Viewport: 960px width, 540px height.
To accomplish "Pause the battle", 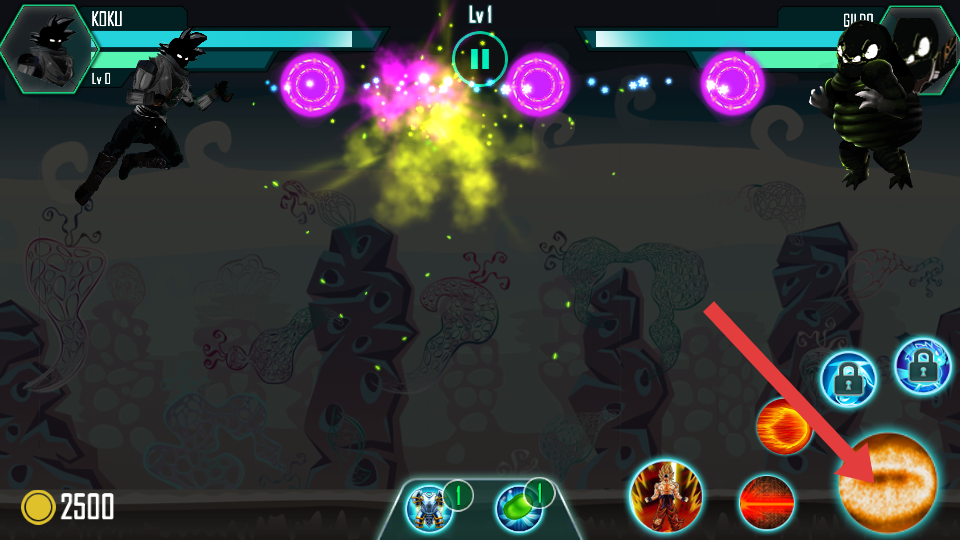I will point(480,59).
